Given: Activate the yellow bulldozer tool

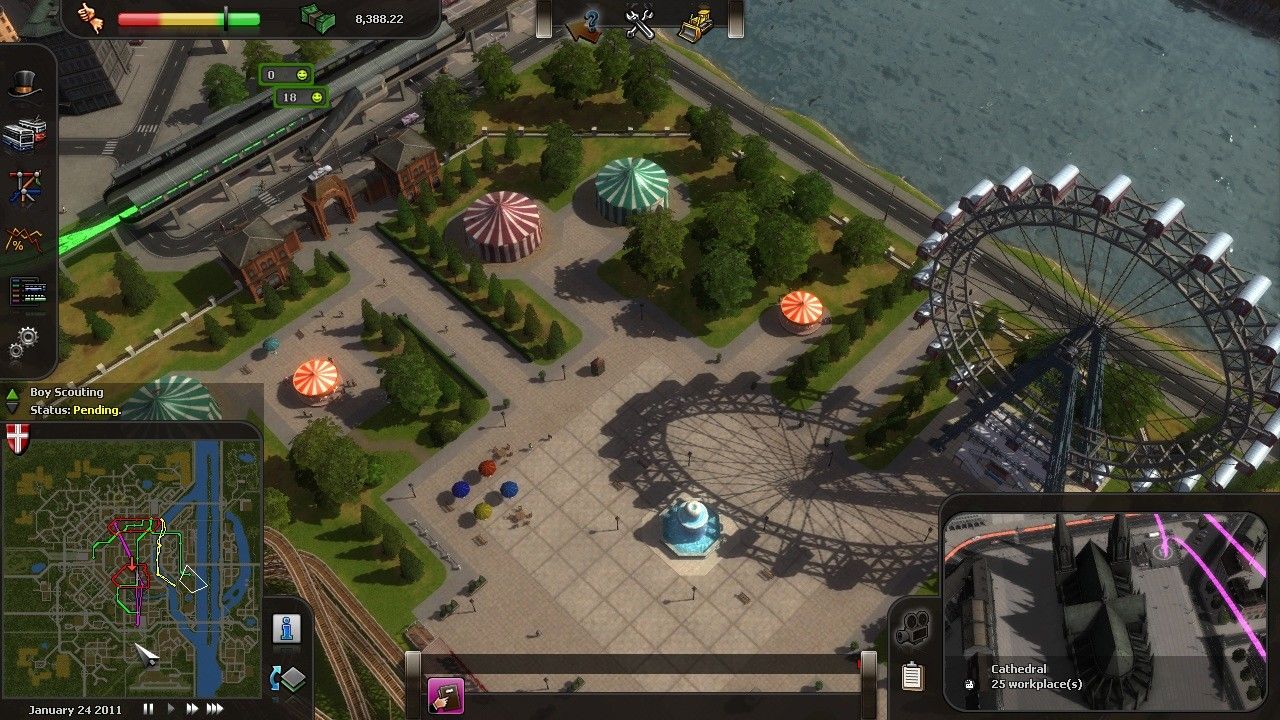Looking at the screenshot, I should [x=696, y=22].
